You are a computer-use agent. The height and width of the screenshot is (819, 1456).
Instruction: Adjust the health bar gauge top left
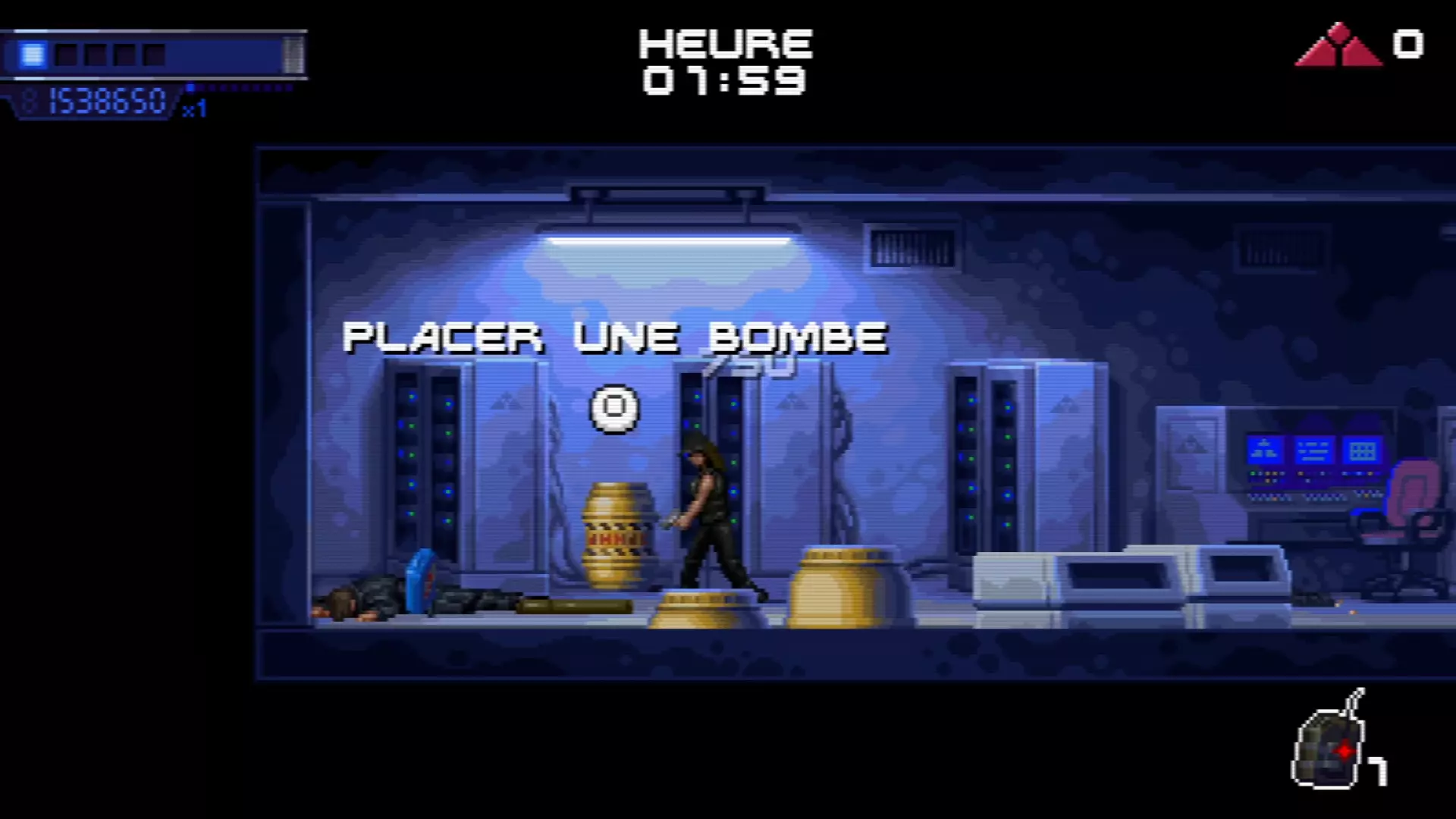tap(152, 54)
